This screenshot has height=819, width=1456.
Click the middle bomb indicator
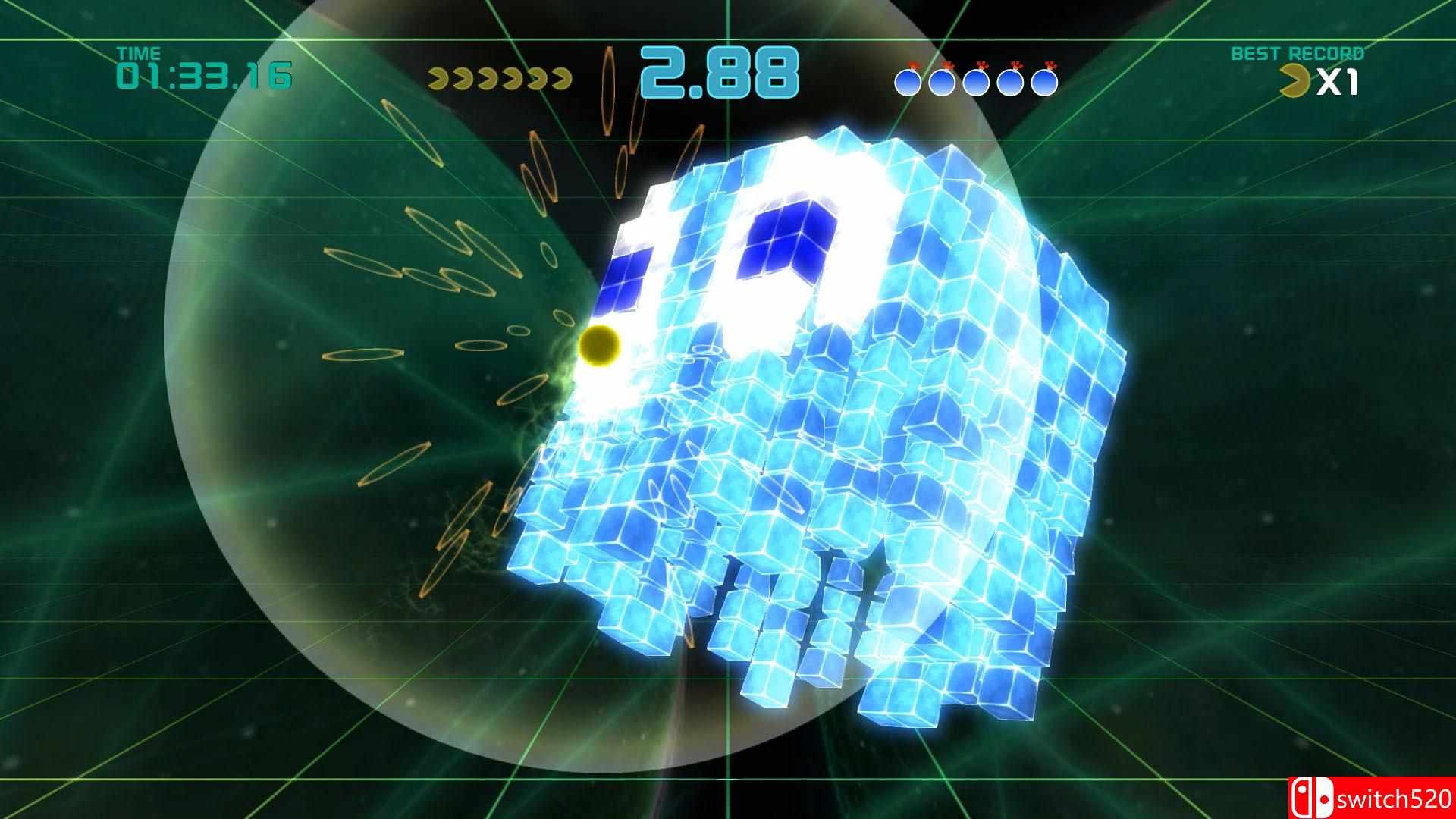(978, 82)
